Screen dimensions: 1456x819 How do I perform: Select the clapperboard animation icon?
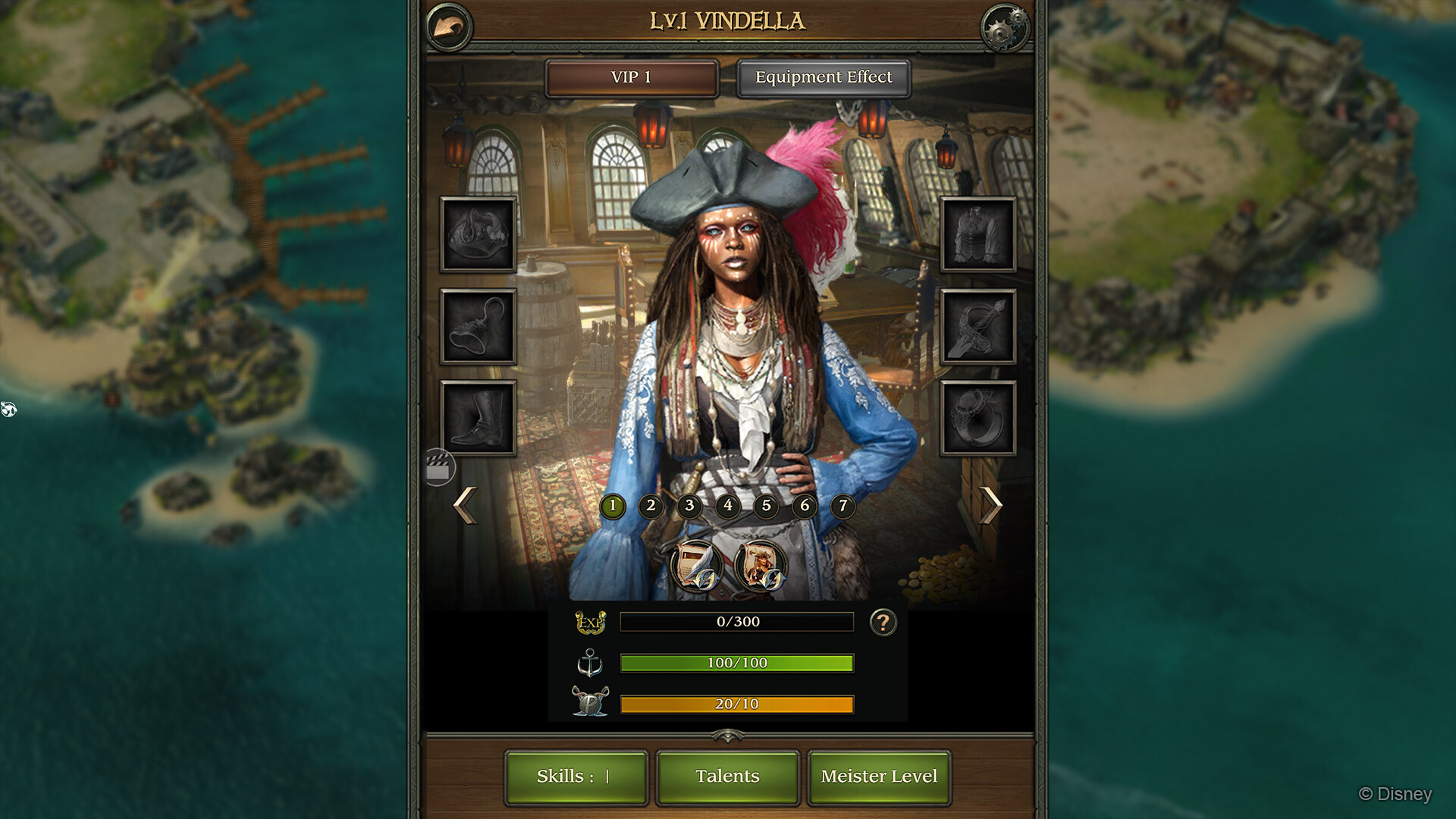click(x=439, y=467)
